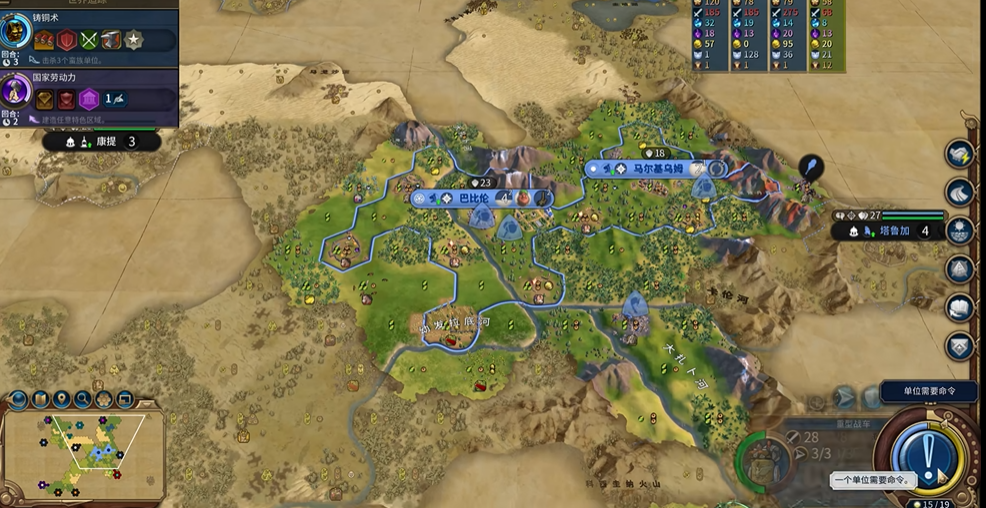Image resolution: width=986 pixels, height=508 pixels.
Task: Select the heavy chariot unit portrait
Action: click(x=763, y=461)
